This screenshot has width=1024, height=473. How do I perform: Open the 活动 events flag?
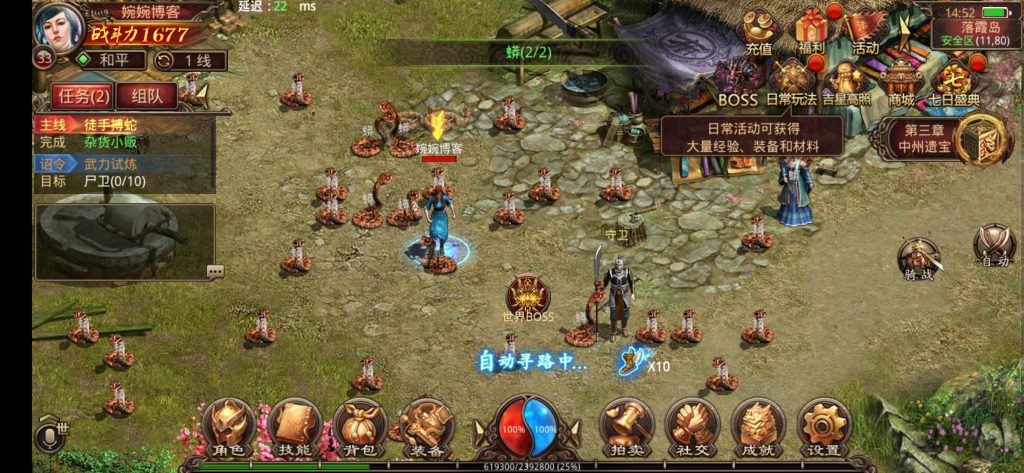(x=864, y=32)
